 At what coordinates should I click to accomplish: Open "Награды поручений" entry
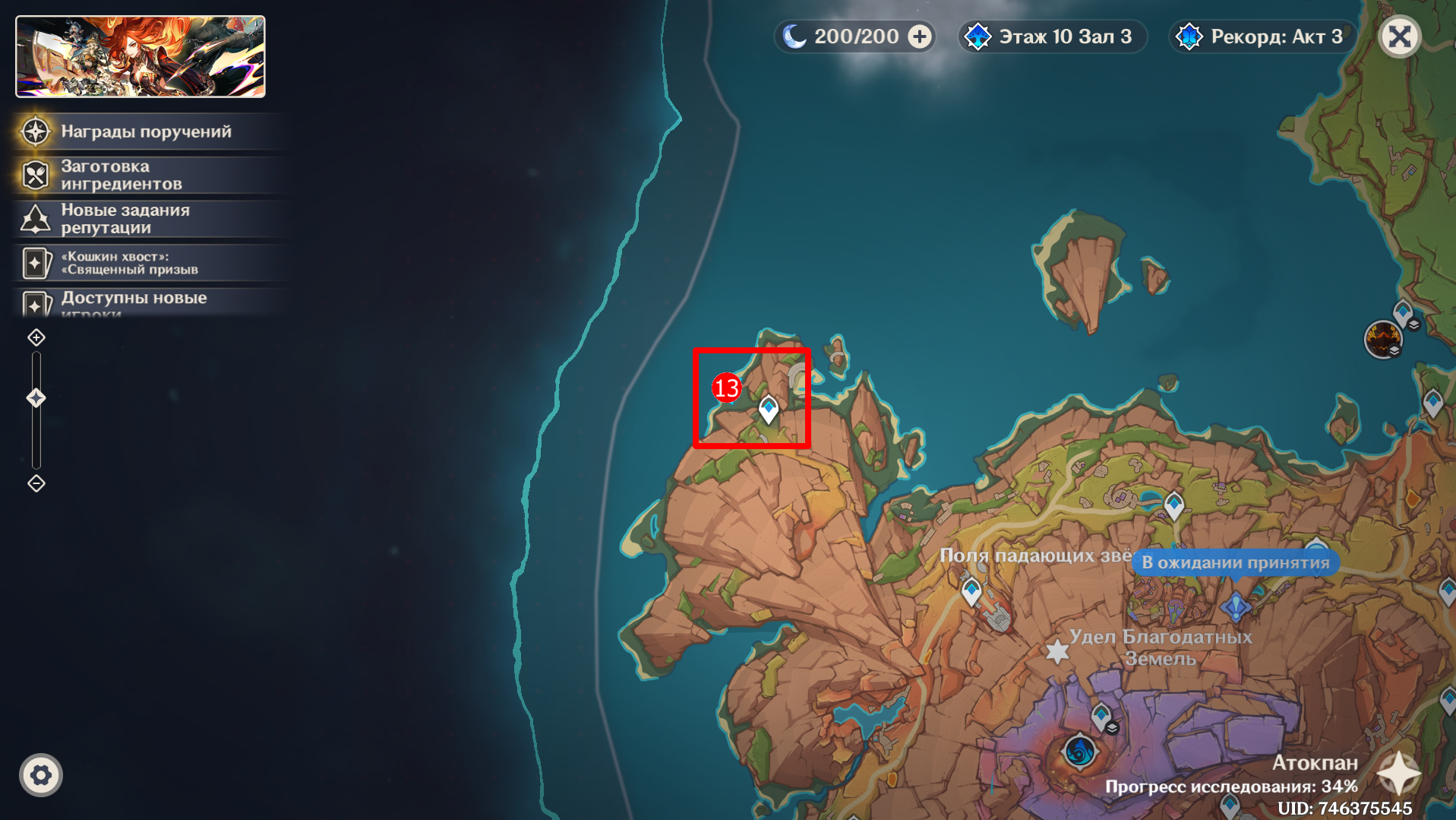tap(146, 131)
